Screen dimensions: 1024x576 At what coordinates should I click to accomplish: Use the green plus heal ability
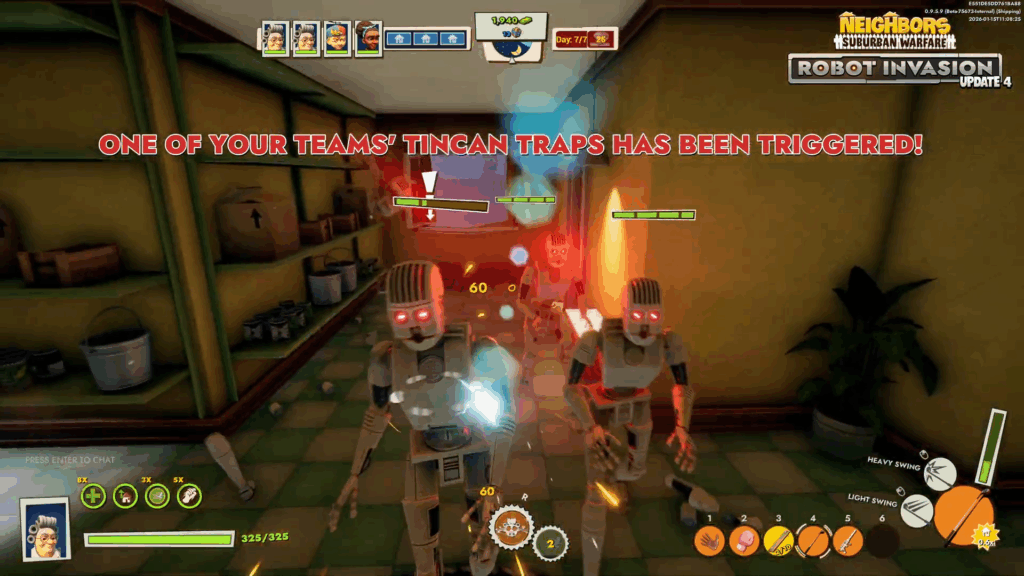[x=92, y=495]
